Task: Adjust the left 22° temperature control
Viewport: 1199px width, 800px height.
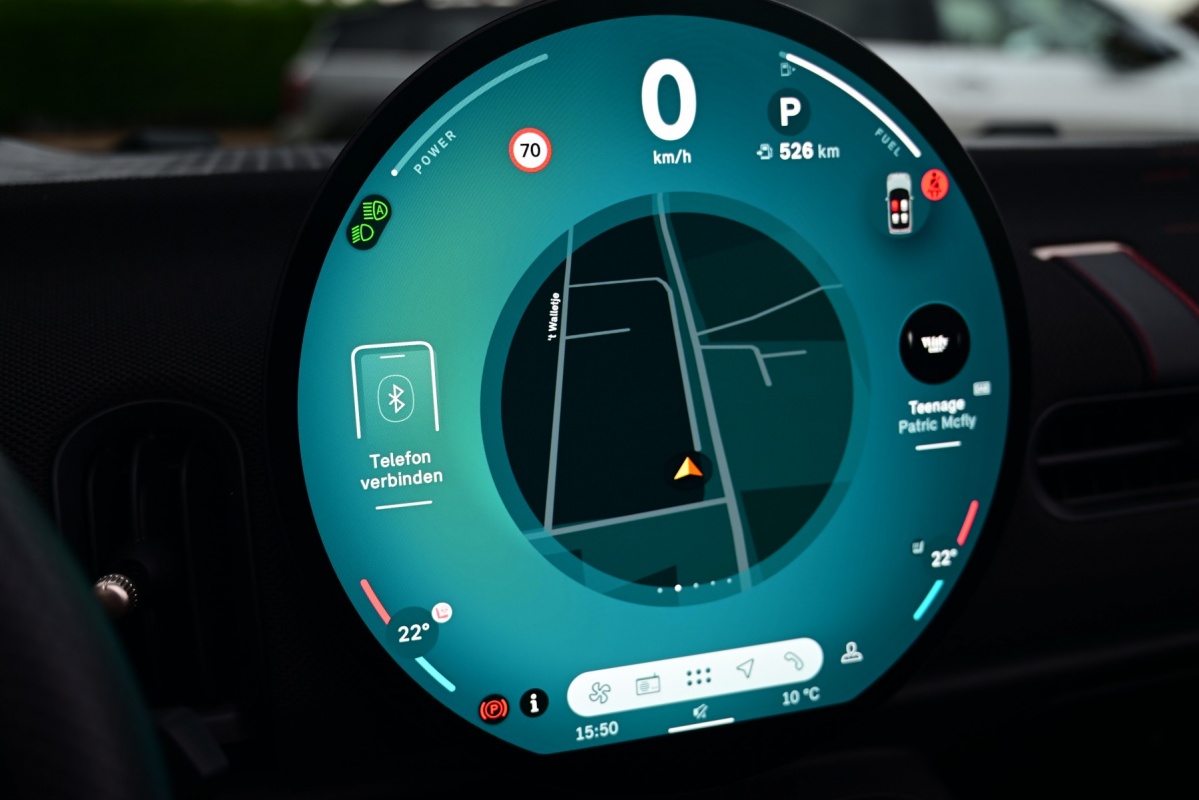Action: (413, 633)
